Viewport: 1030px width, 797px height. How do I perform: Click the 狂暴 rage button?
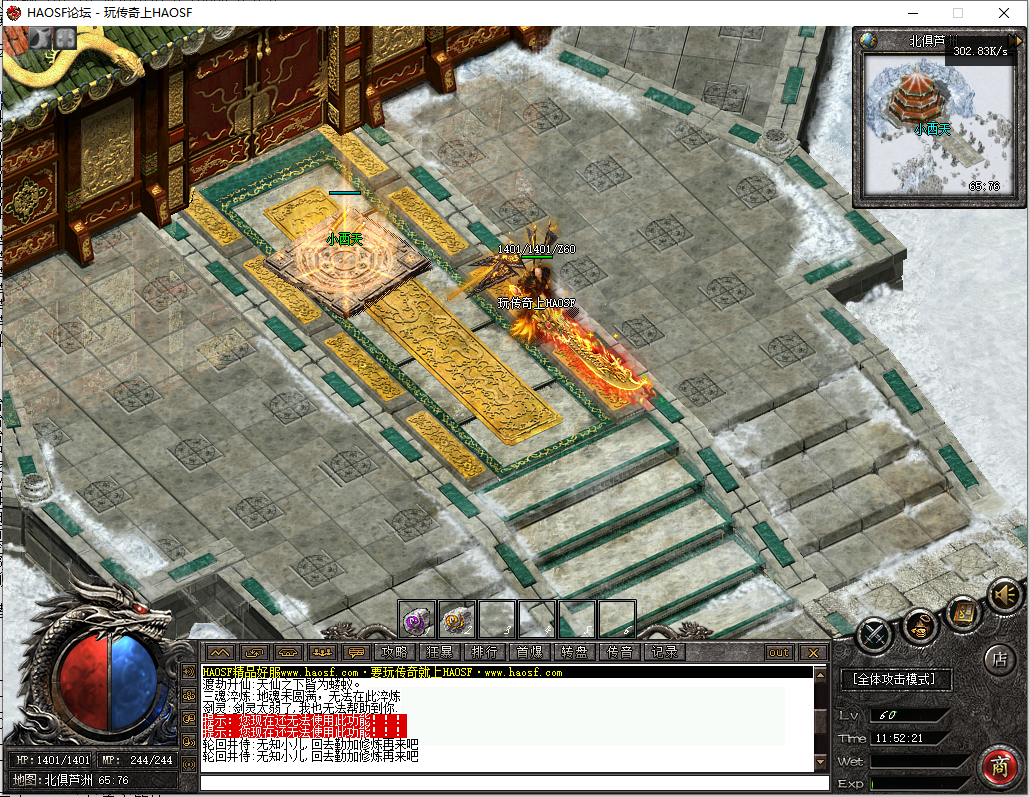440,652
